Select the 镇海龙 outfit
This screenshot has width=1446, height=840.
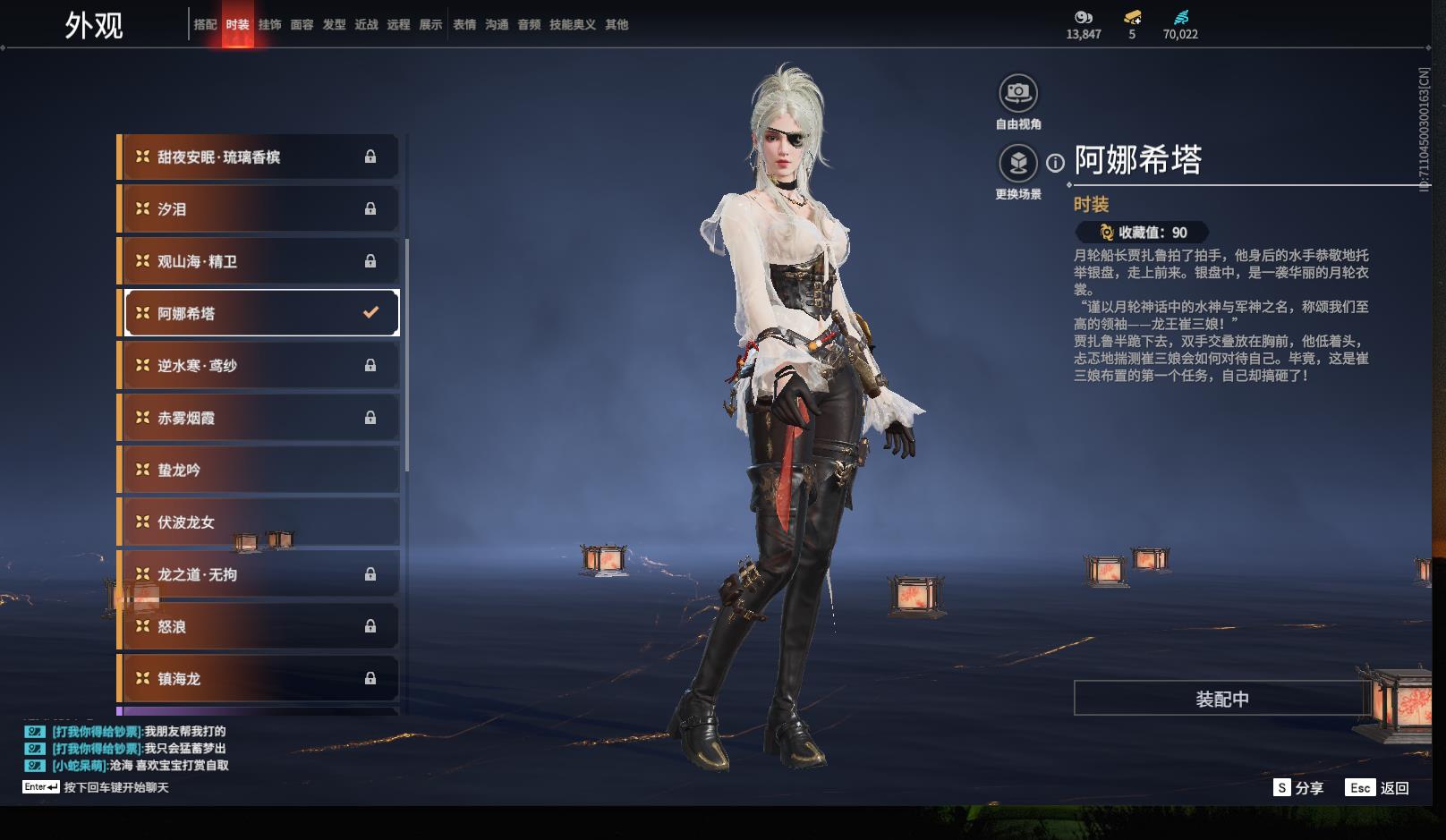(x=258, y=679)
